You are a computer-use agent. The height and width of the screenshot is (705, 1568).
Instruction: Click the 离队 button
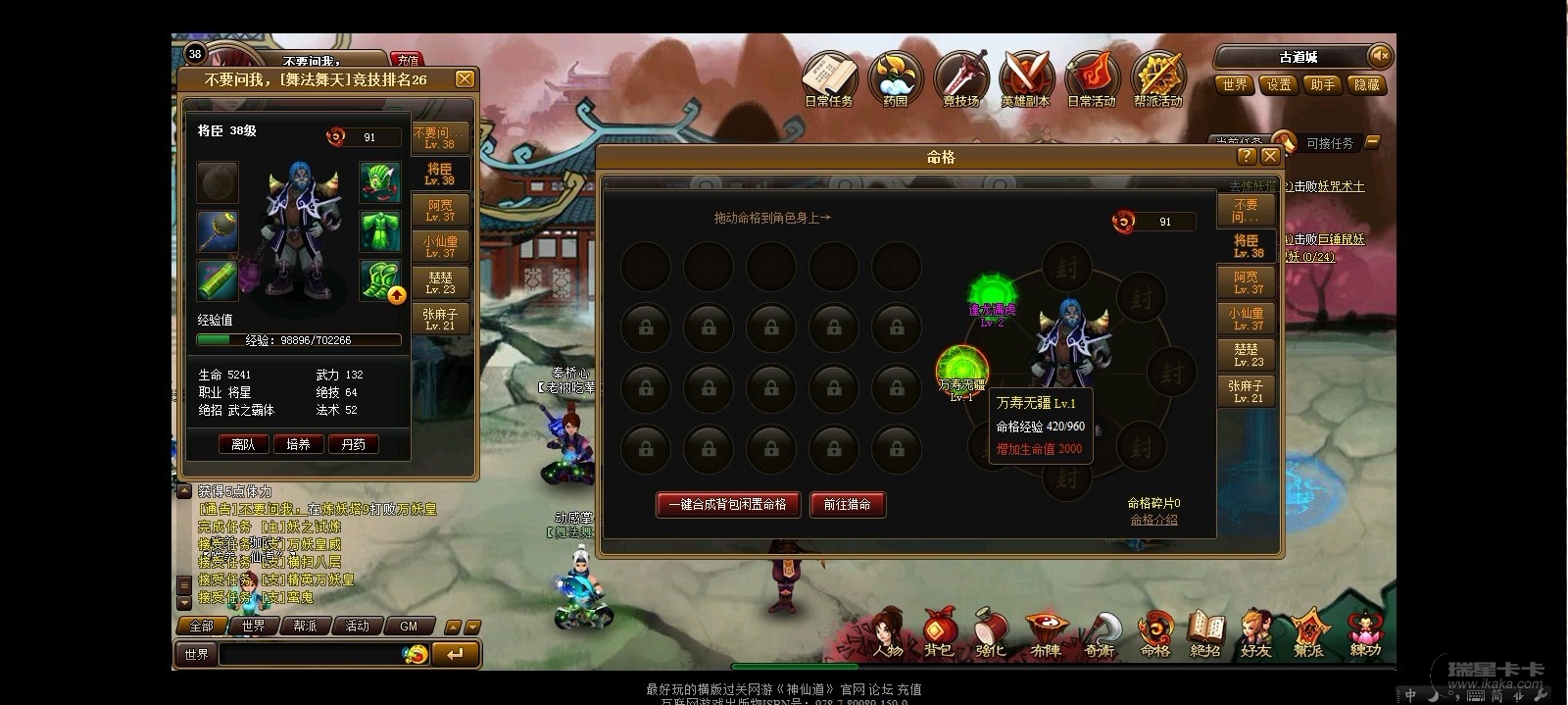point(243,444)
